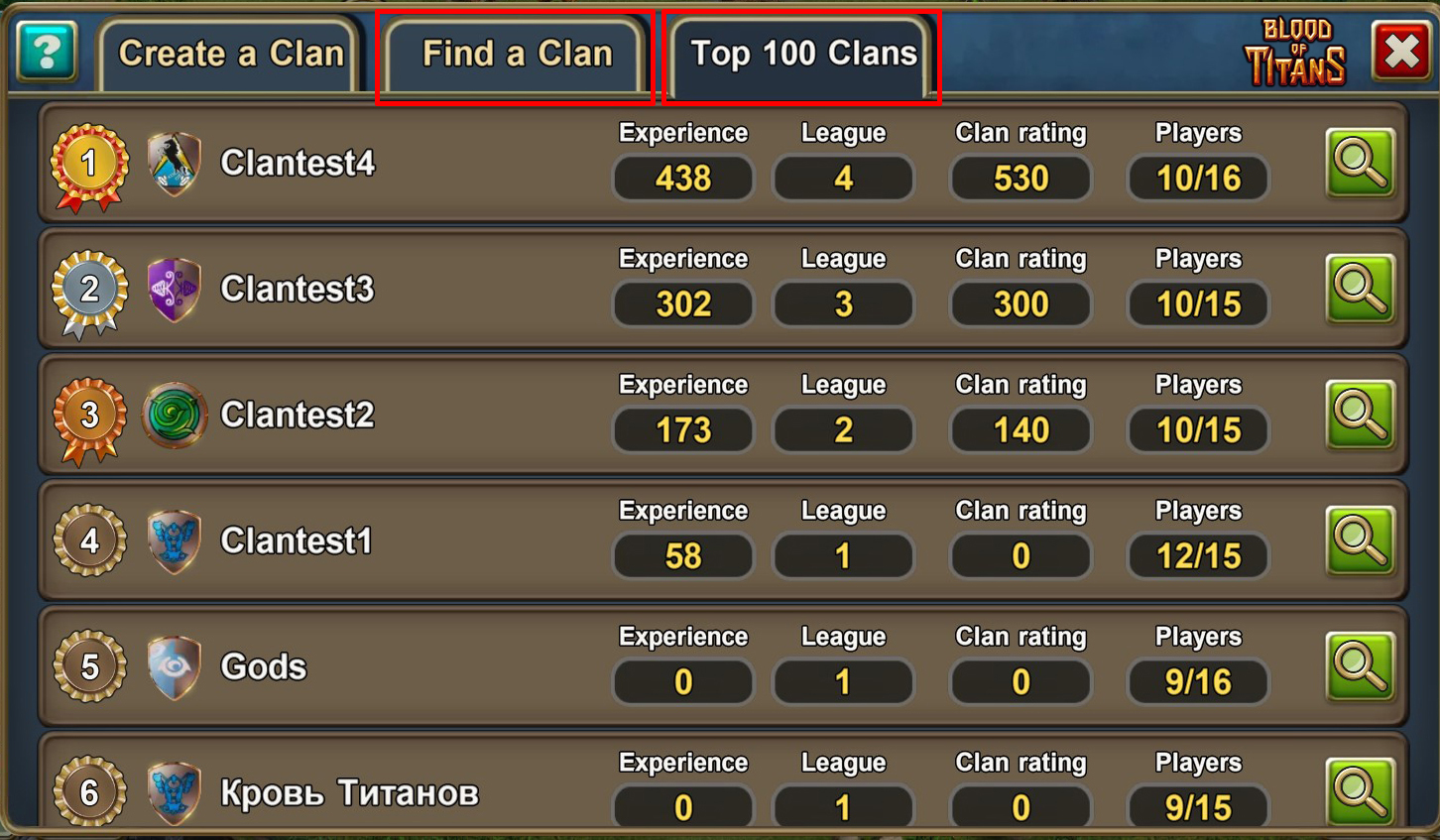Open the Create a Clan tab
This screenshot has height=840, width=1440.
click(x=228, y=55)
